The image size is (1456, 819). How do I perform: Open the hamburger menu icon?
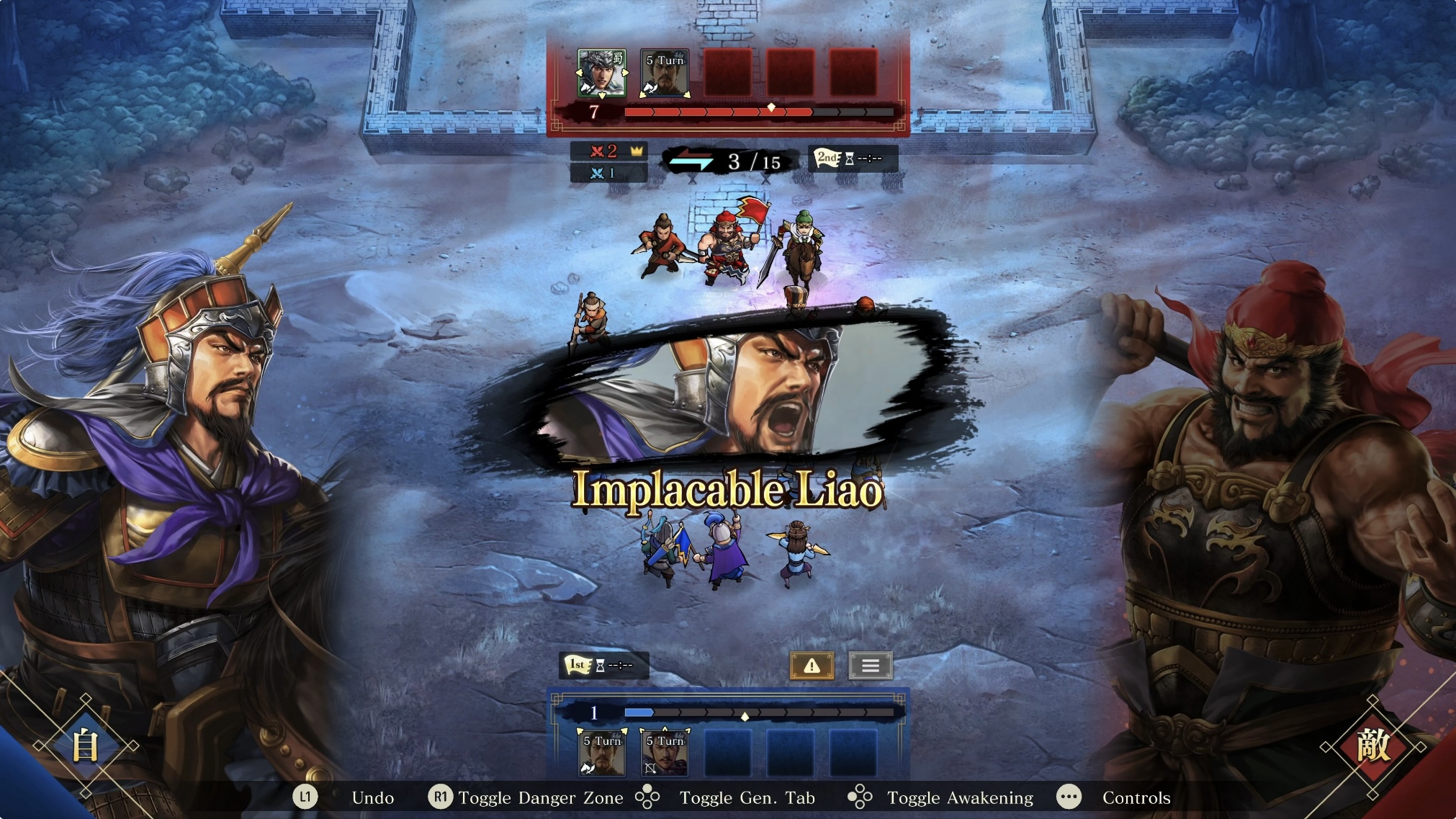coord(871,665)
